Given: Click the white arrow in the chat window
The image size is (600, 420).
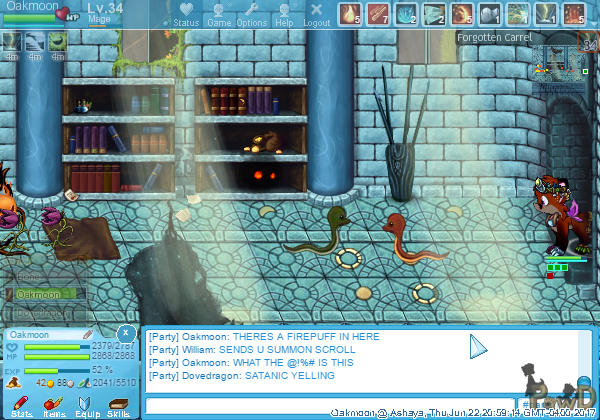Looking at the screenshot, I should [x=478, y=347].
